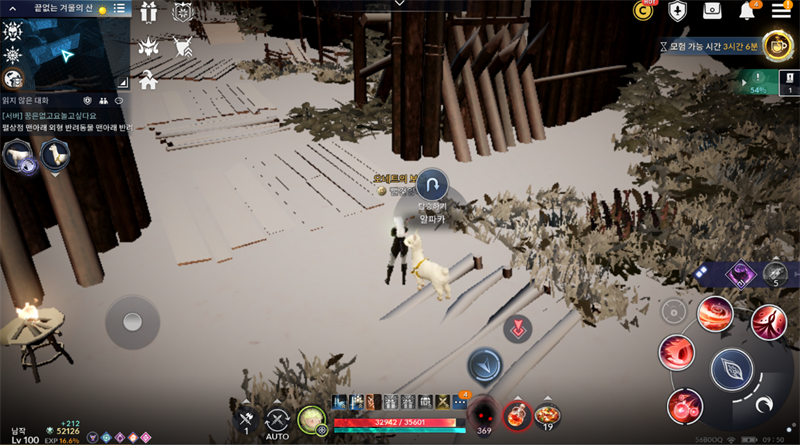The width and height of the screenshot is (800, 445).
Task: Toggle AUTO combat mode
Action: click(279, 422)
